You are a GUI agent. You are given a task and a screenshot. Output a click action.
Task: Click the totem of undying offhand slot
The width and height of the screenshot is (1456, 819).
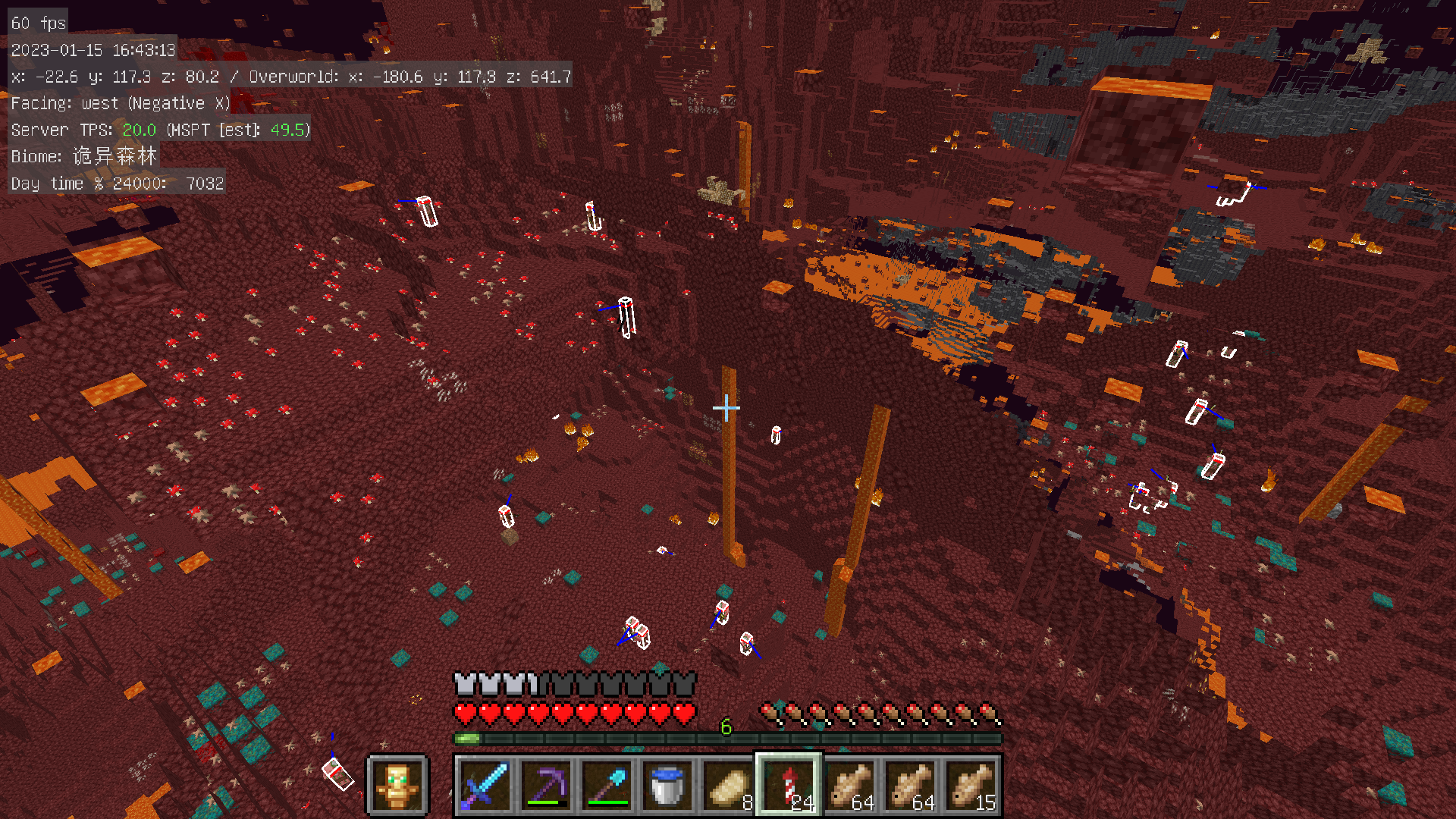coord(397,786)
